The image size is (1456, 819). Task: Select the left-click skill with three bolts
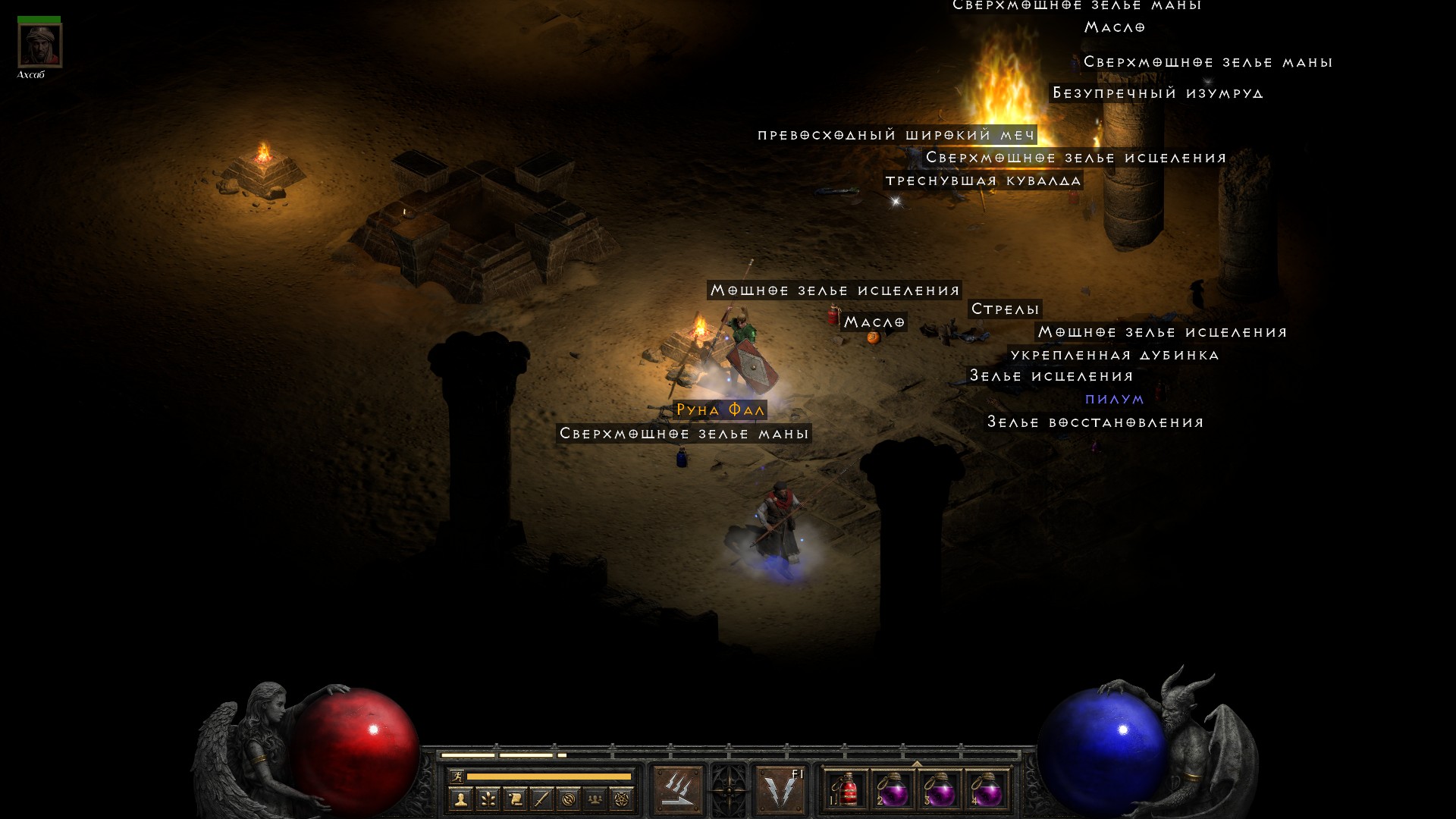(677, 790)
